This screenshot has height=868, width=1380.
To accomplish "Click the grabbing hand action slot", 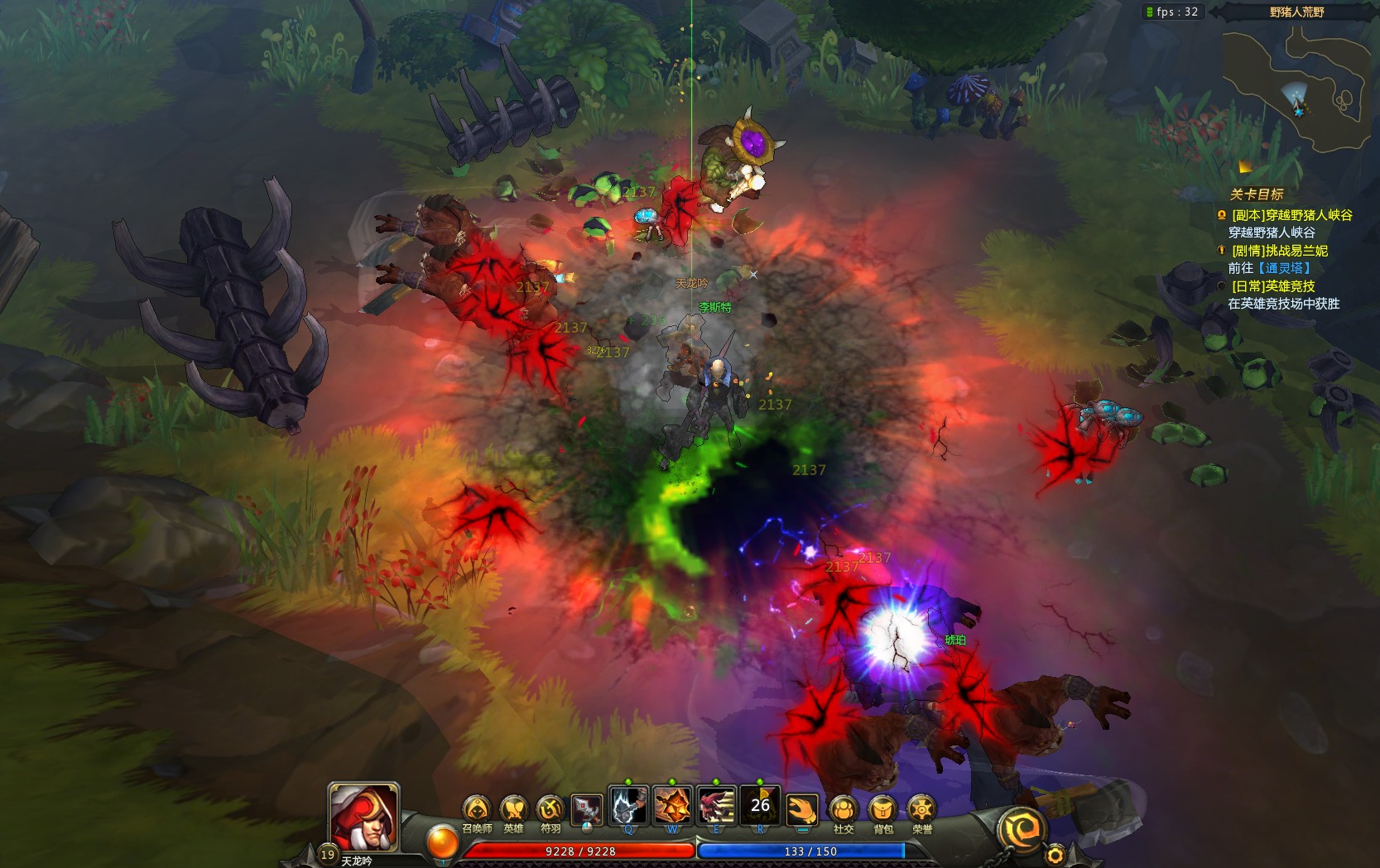I will (801, 808).
